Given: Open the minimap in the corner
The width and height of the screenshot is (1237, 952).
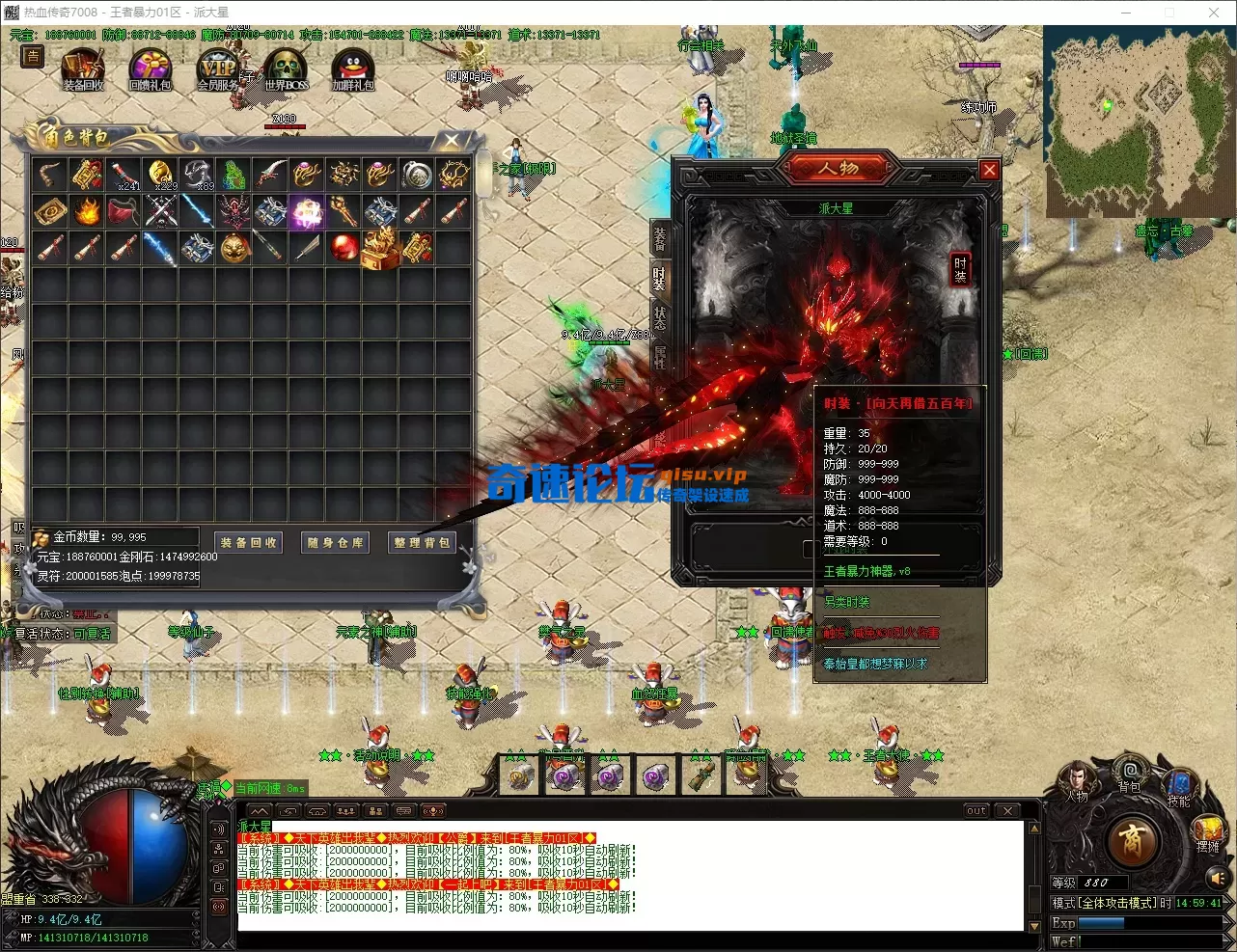Looking at the screenshot, I should coord(1123,120).
